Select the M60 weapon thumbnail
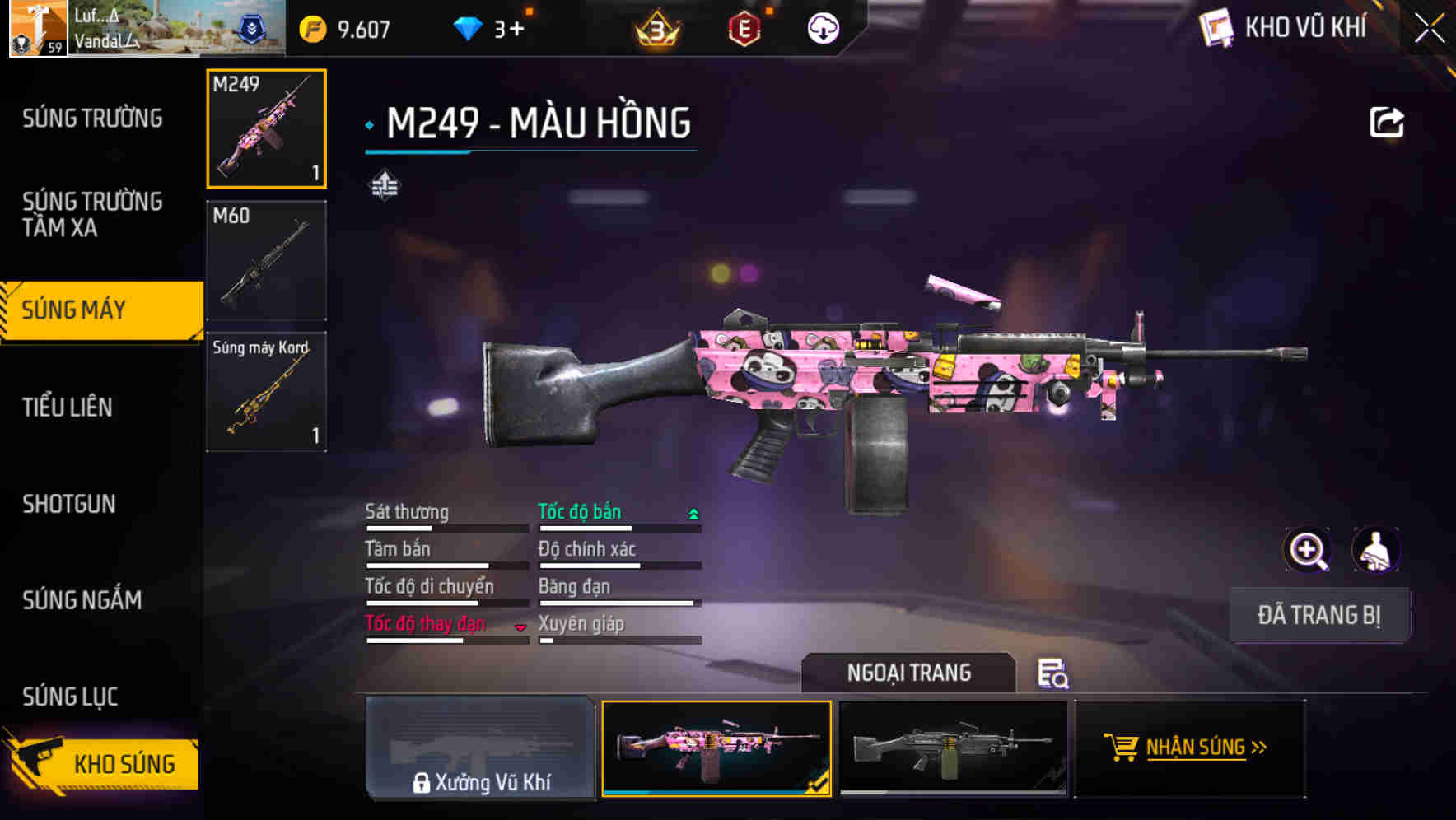The image size is (1456, 820). (x=265, y=259)
